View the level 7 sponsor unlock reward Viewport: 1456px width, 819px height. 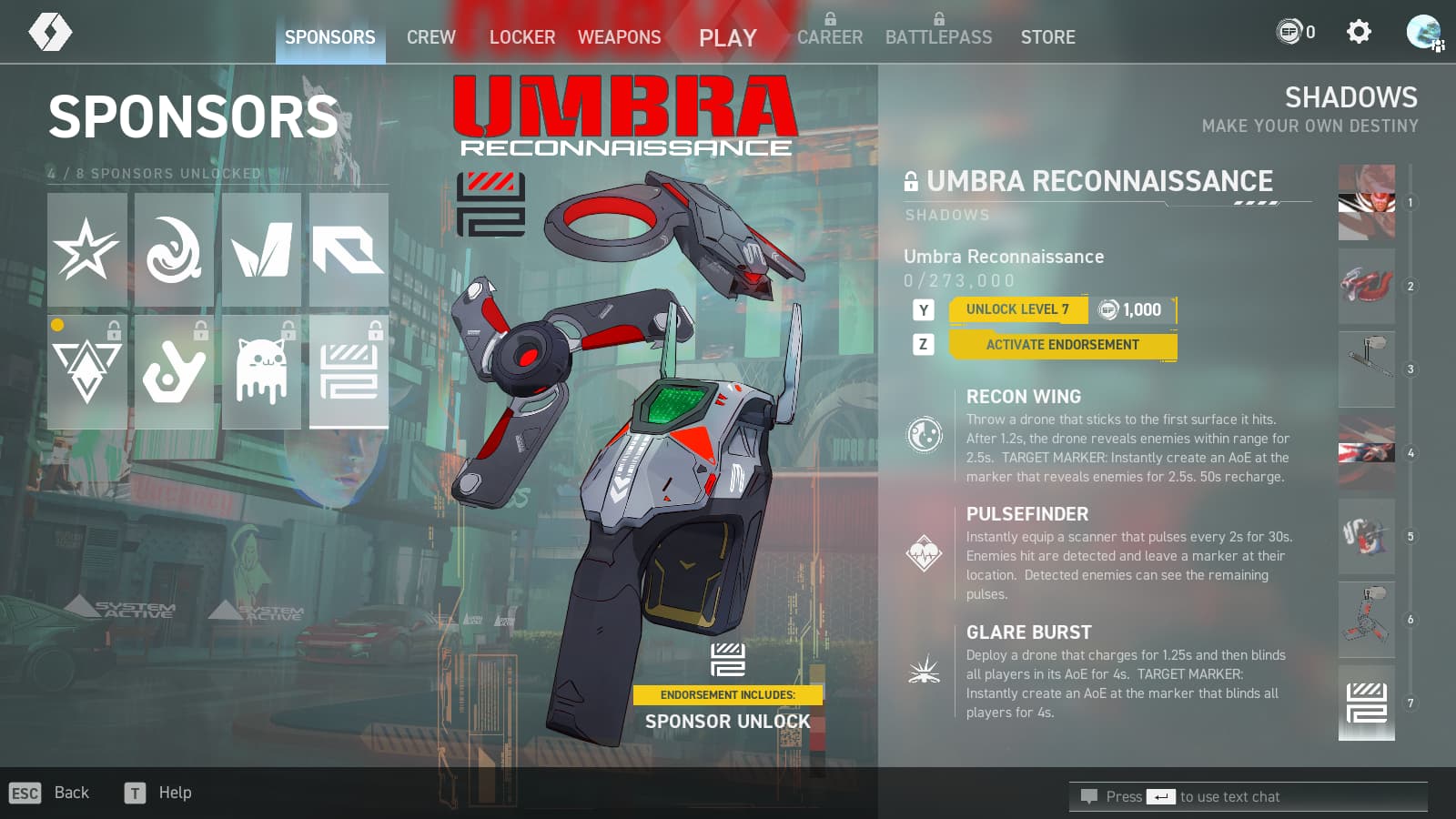[1366, 703]
